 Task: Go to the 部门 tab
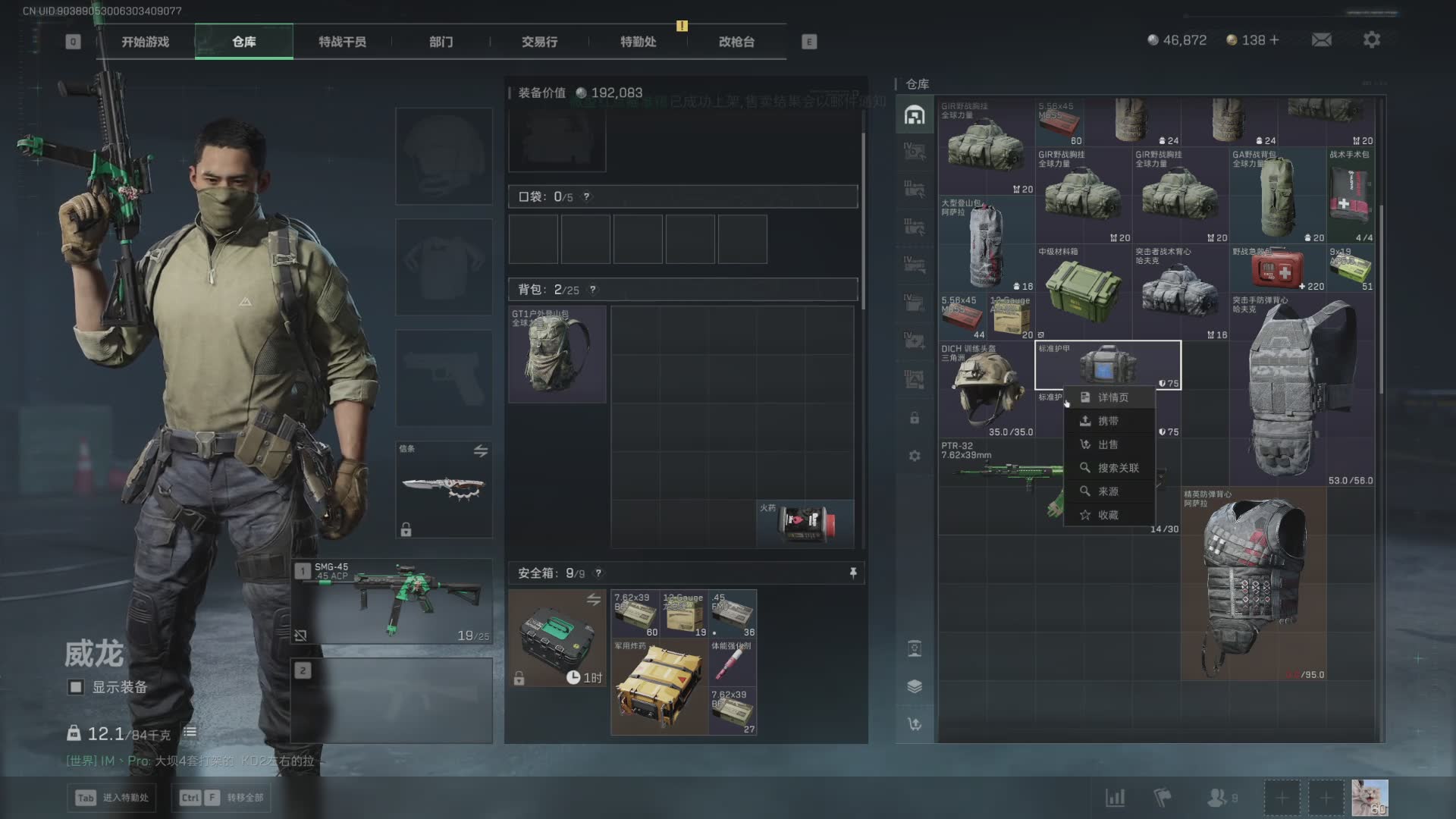(441, 42)
